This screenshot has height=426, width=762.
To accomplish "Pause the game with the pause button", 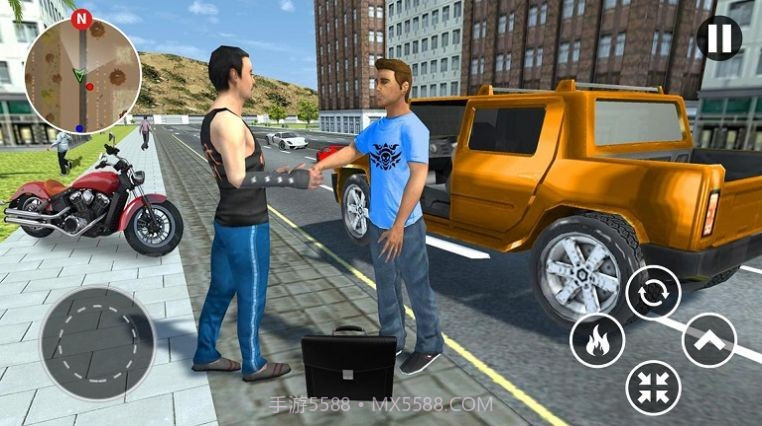I will (719, 38).
